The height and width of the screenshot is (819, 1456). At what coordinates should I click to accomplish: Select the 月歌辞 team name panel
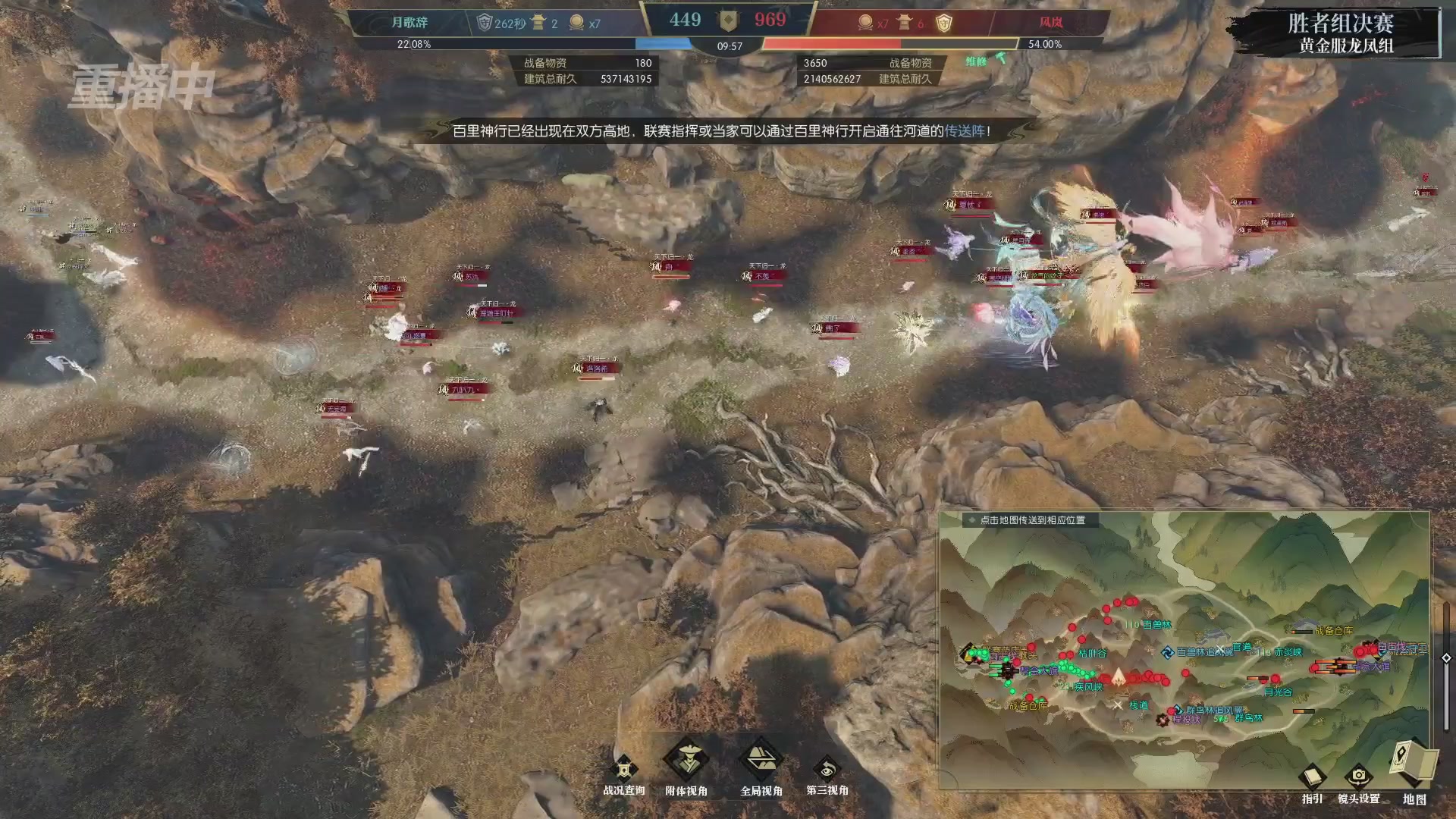(409, 22)
